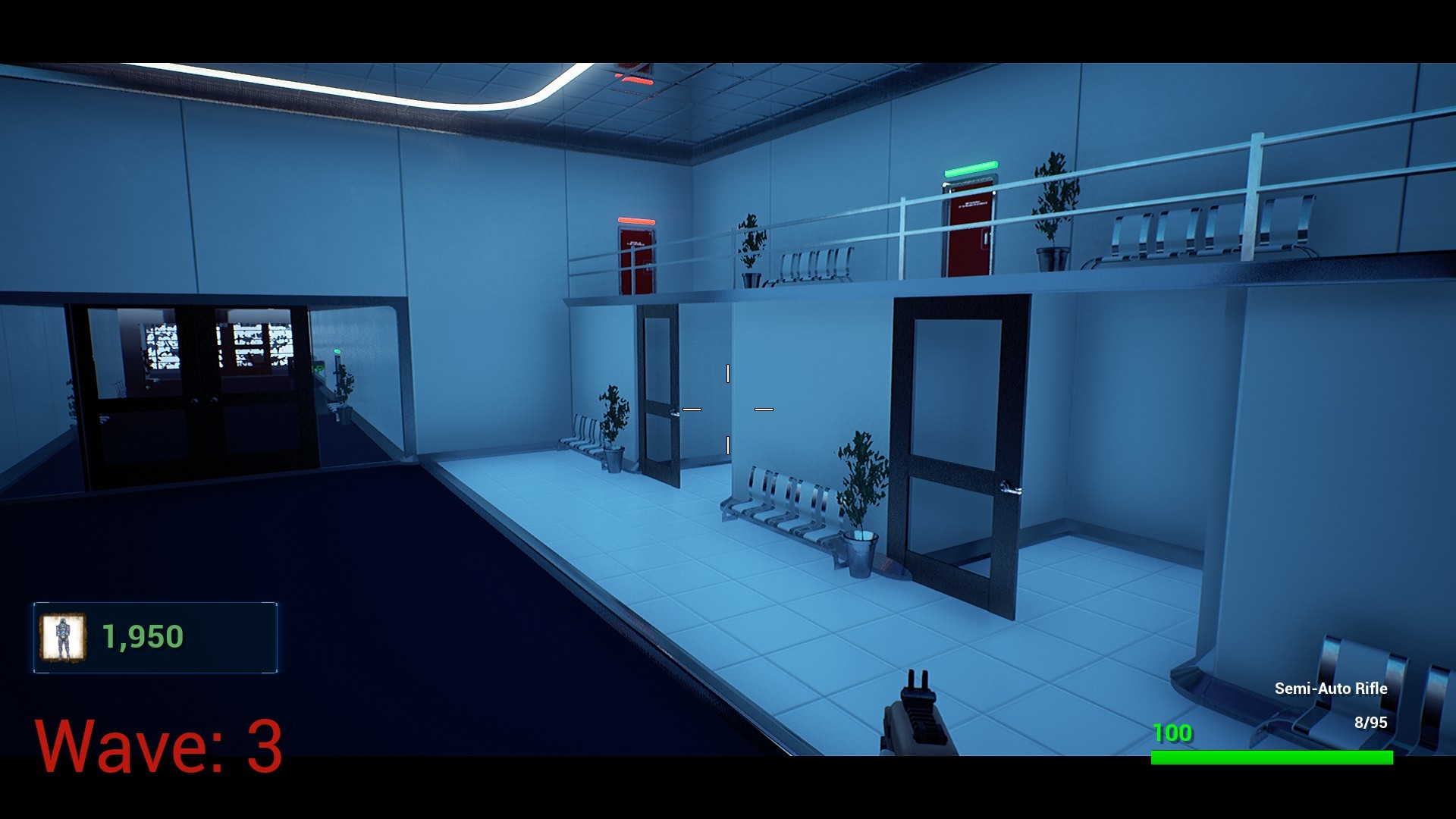Viewport: 1456px width, 819px height.
Task: Select the red door on the upper balcony
Action: (x=635, y=258)
